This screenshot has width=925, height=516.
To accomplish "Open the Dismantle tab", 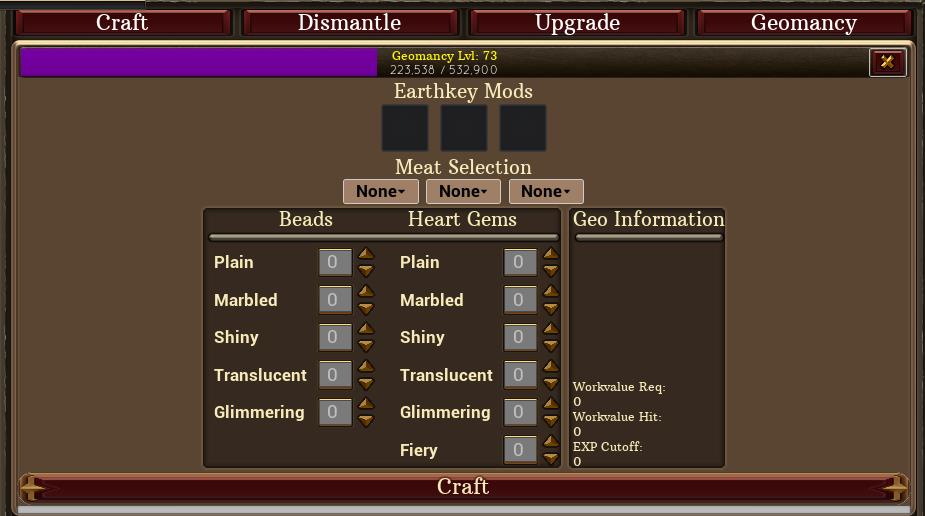I will pos(349,23).
